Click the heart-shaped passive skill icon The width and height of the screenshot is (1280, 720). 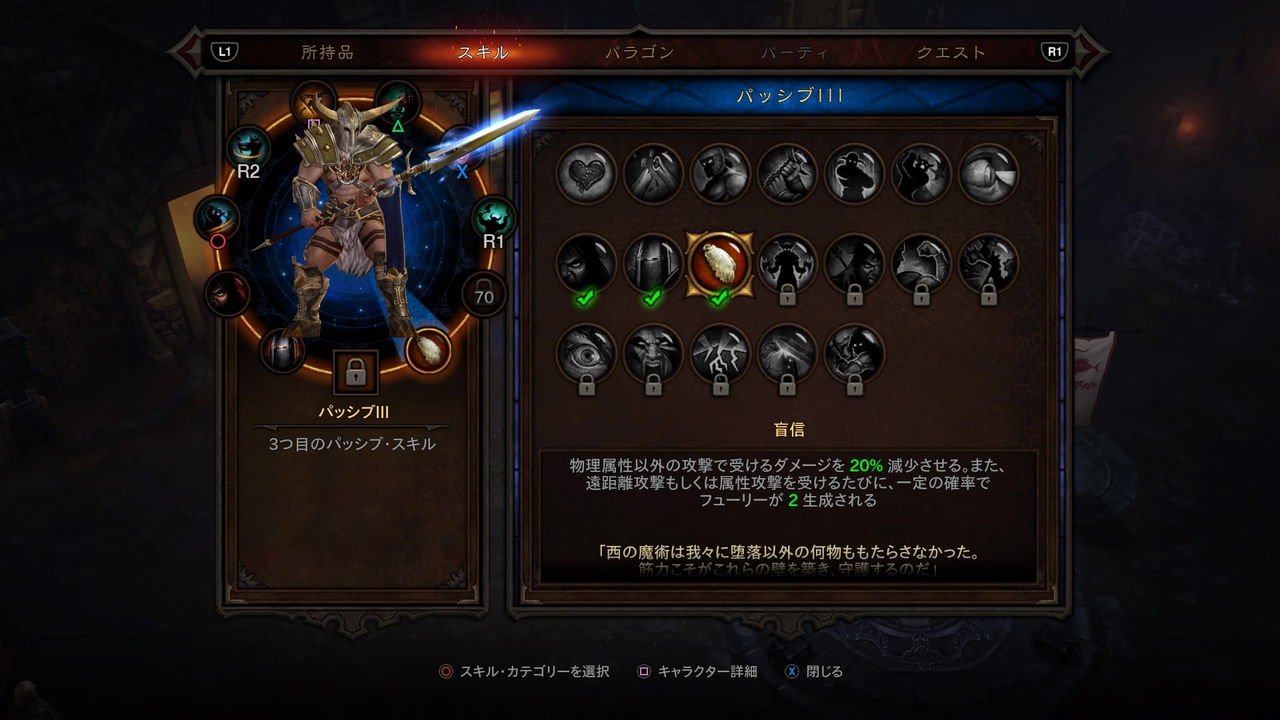584,172
